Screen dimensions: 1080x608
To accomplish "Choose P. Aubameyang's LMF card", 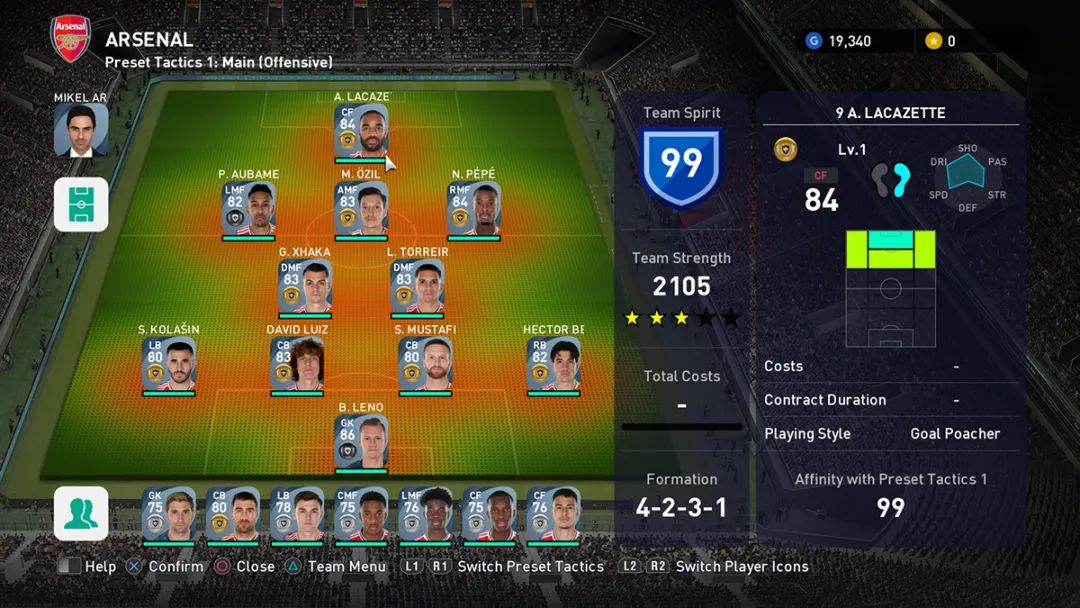I will pyautogui.click(x=248, y=208).
